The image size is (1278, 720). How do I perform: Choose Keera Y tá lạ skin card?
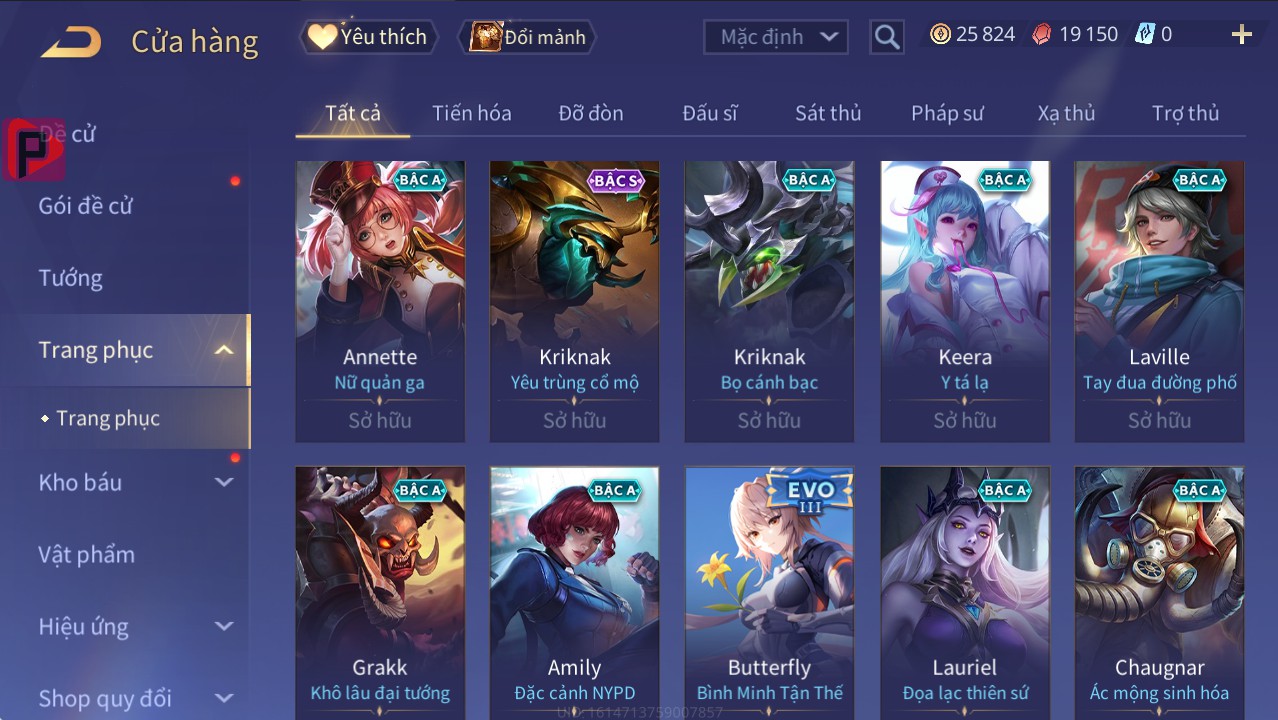965,300
